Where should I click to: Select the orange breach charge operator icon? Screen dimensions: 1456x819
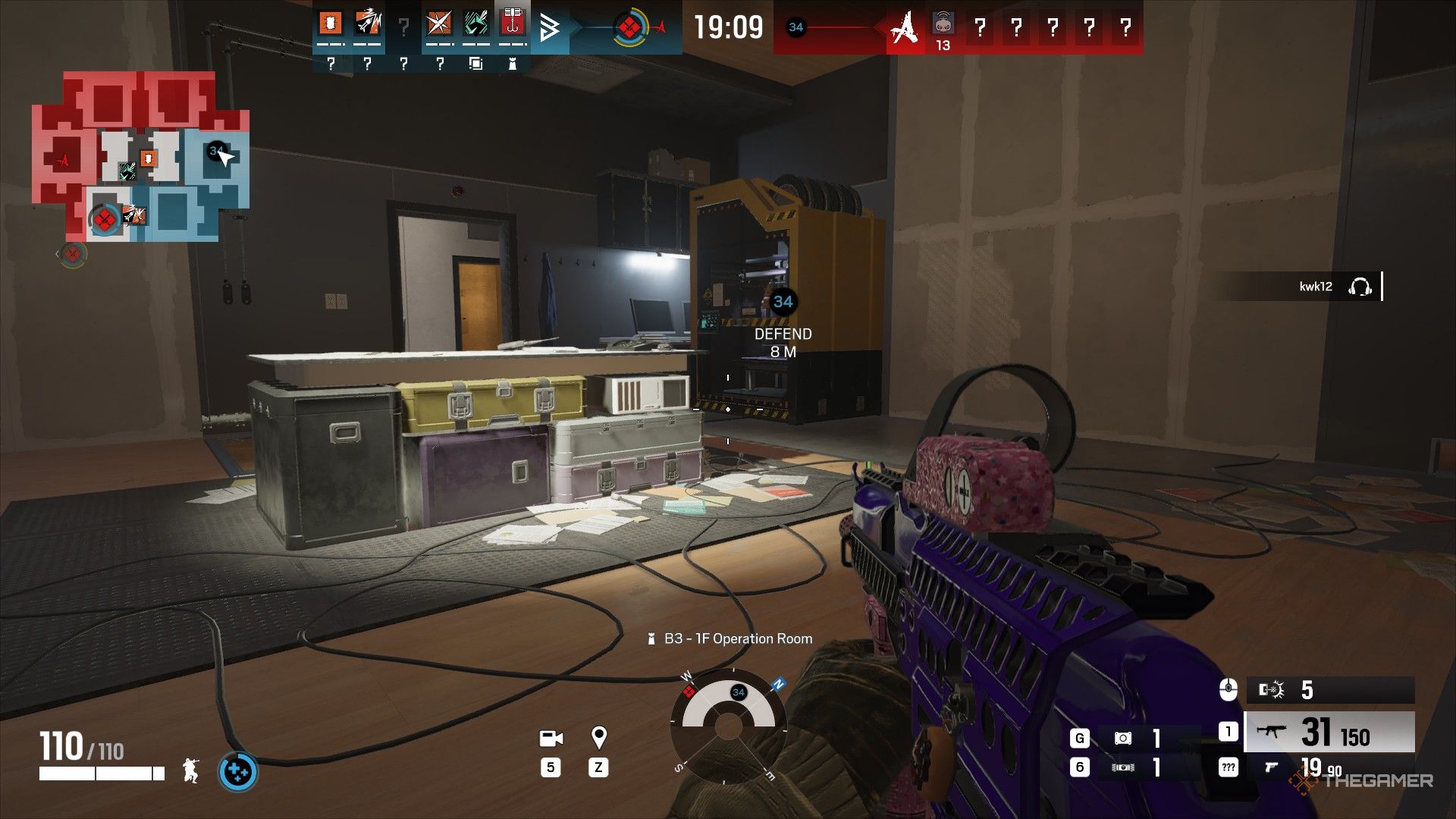[x=331, y=23]
